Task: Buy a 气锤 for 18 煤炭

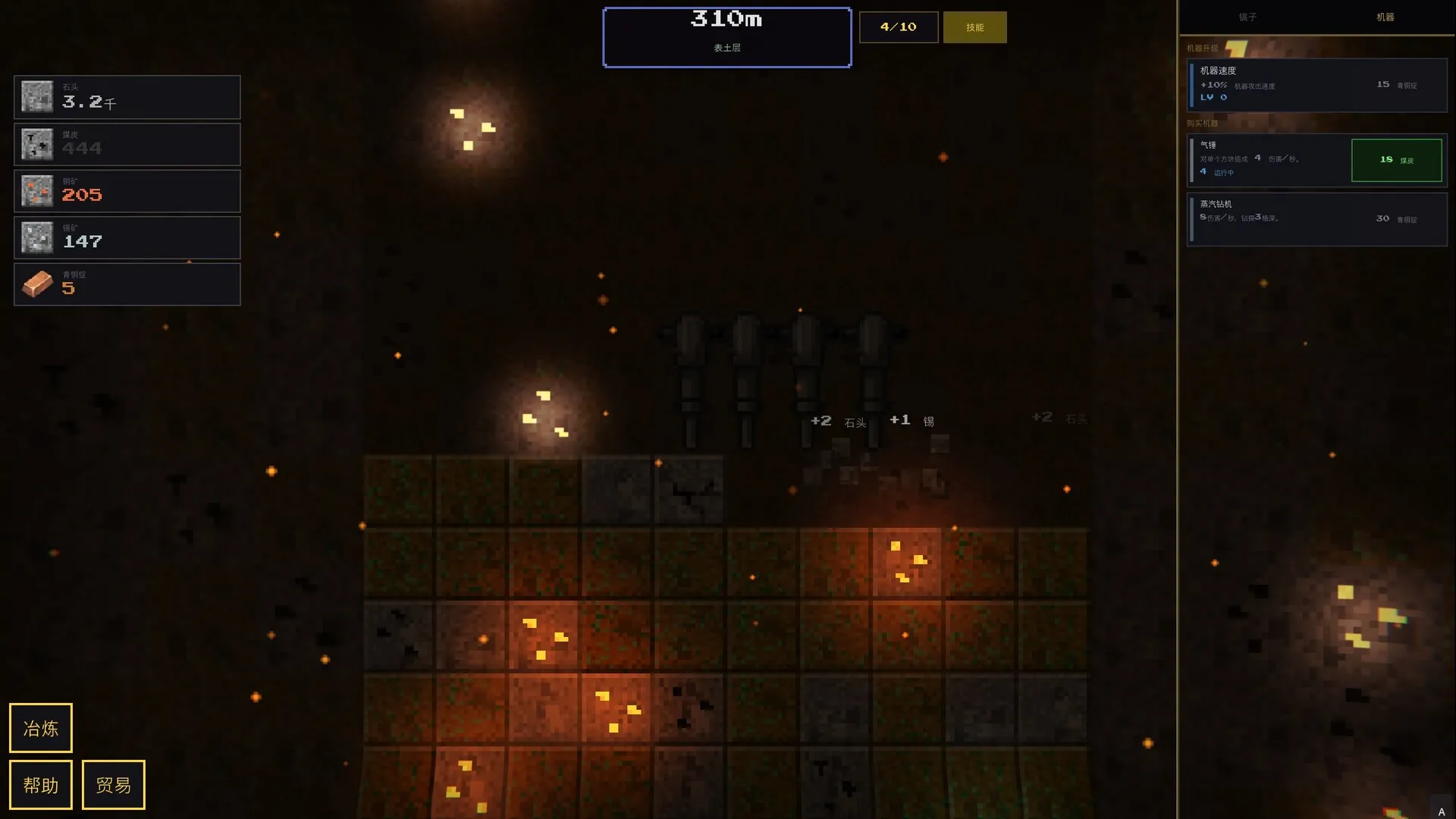Action: click(1396, 160)
